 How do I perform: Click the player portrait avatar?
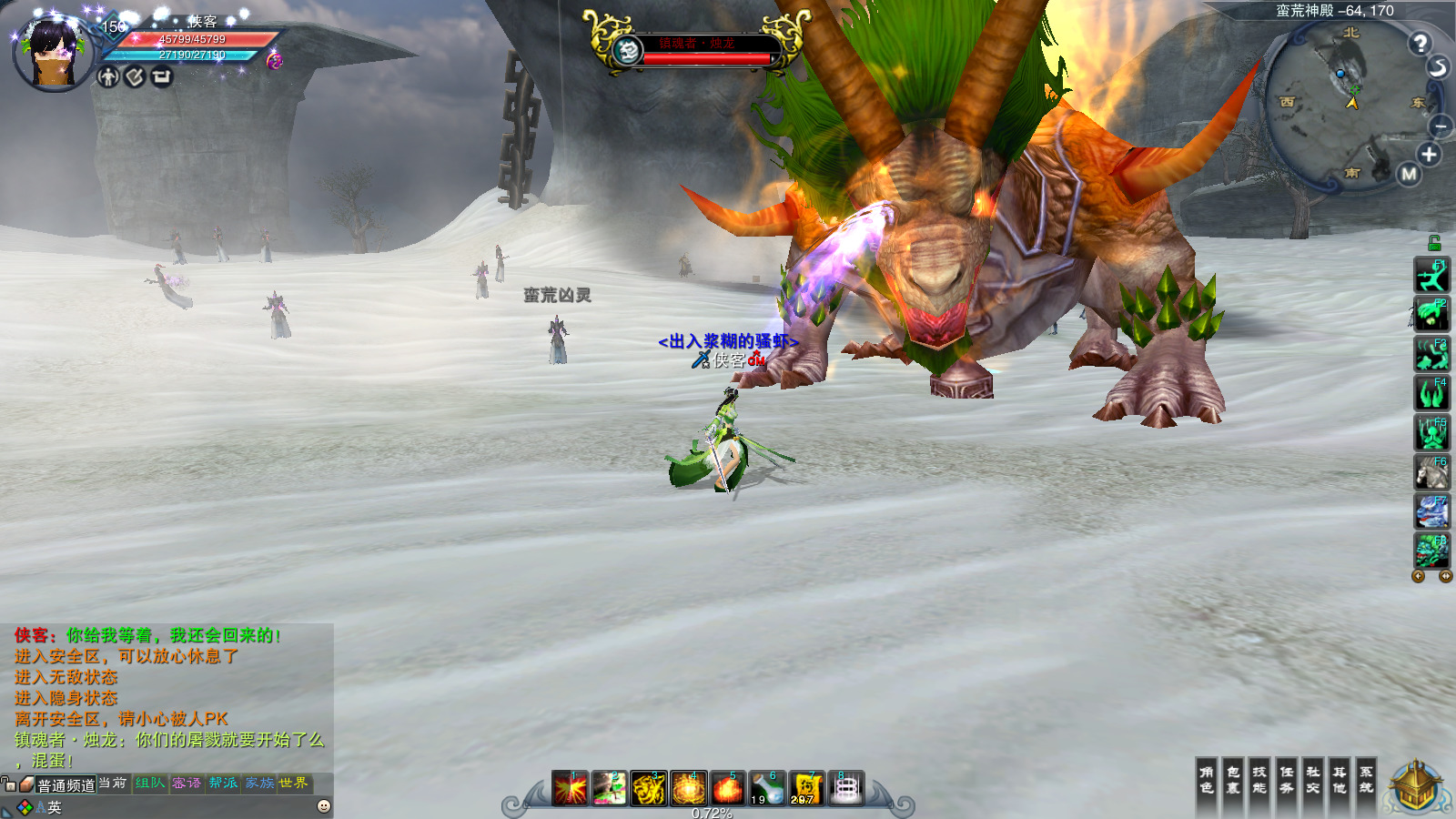[54, 55]
